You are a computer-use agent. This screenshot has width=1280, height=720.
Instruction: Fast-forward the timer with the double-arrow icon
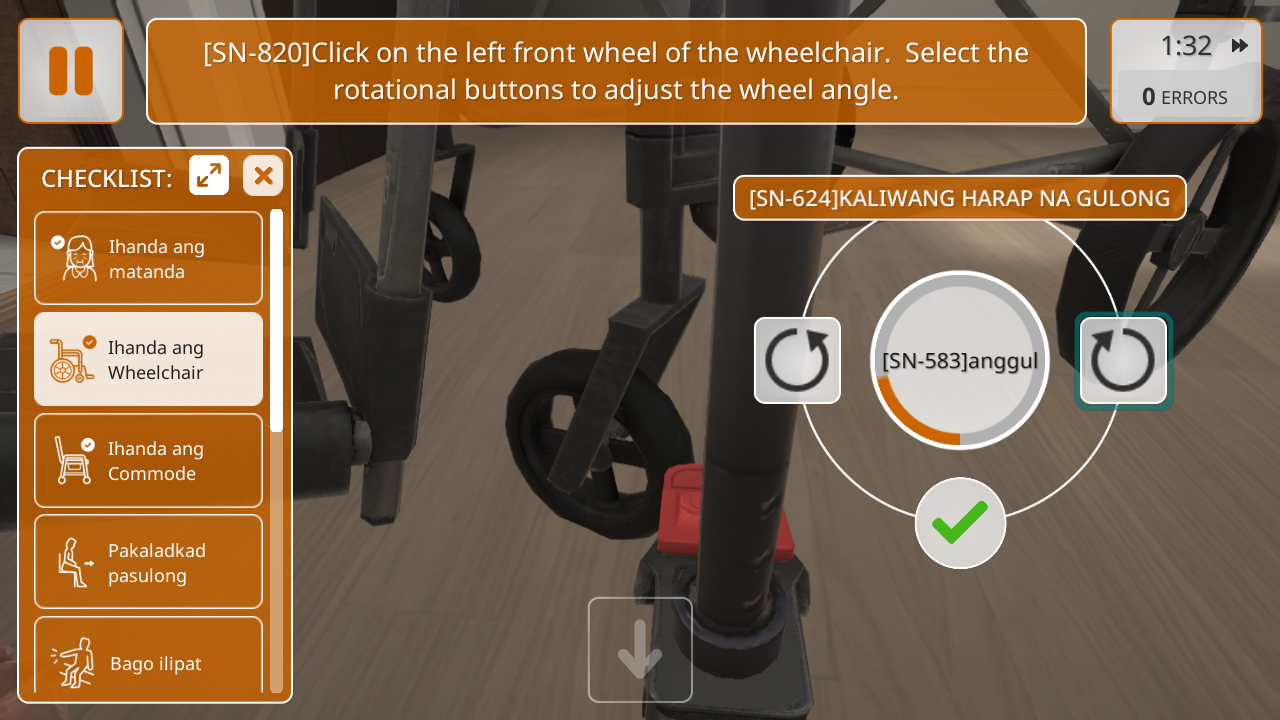[x=1240, y=46]
